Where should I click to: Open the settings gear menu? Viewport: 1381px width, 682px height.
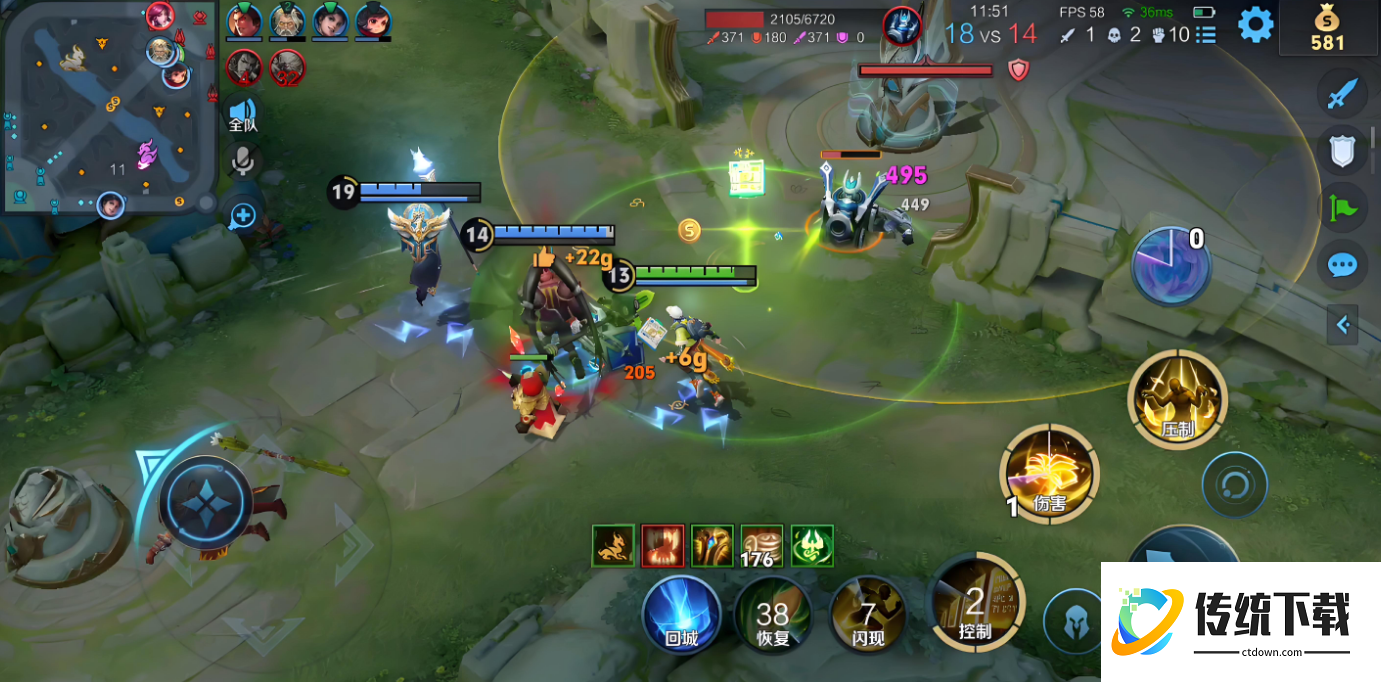[x=1255, y=25]
